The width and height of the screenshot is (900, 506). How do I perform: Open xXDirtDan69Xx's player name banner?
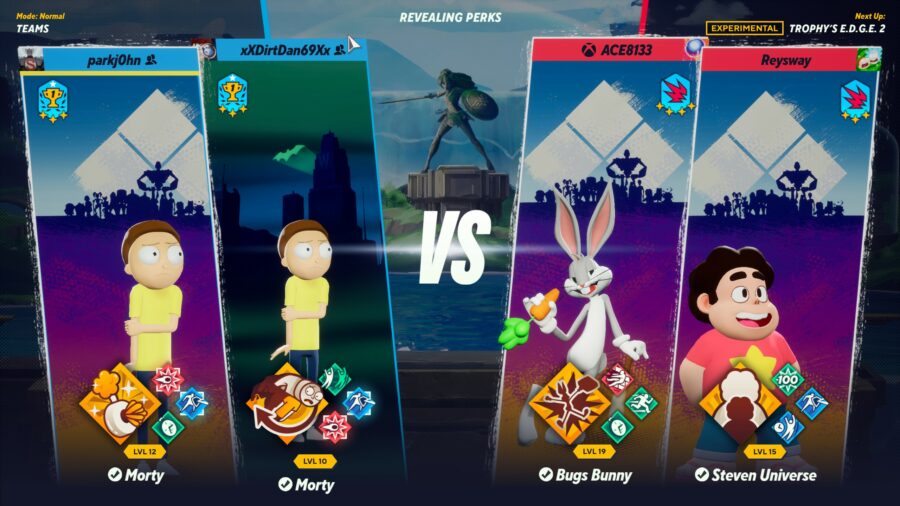290,49
